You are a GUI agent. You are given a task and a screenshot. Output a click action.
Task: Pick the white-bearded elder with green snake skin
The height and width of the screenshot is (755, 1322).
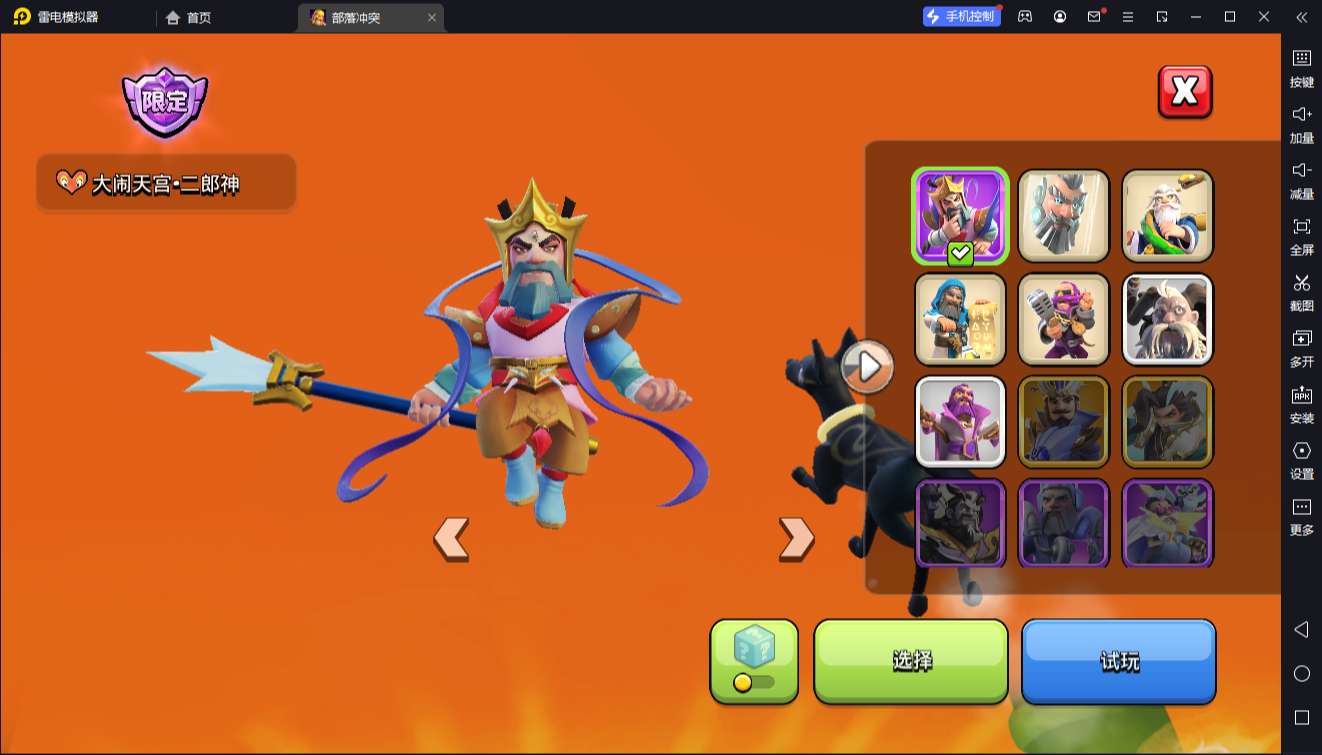coord(1167,215)
